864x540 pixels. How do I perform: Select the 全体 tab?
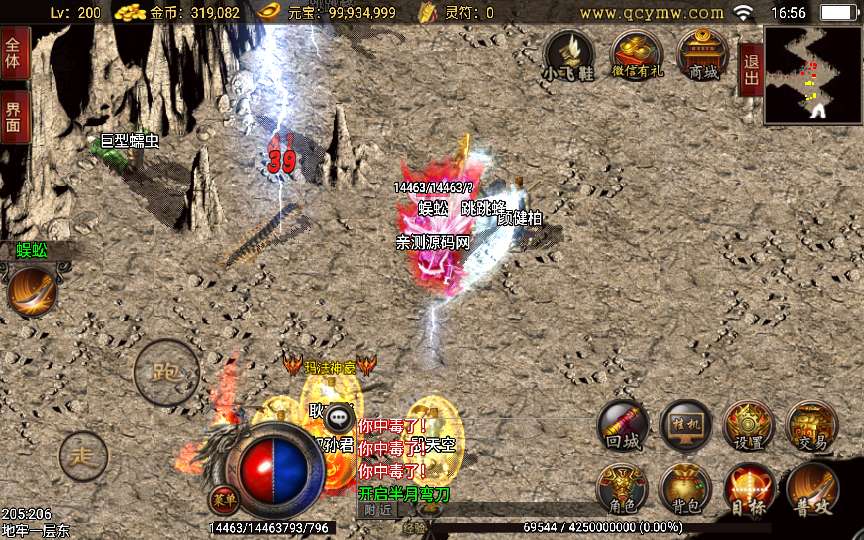click(x=14, y=54)
